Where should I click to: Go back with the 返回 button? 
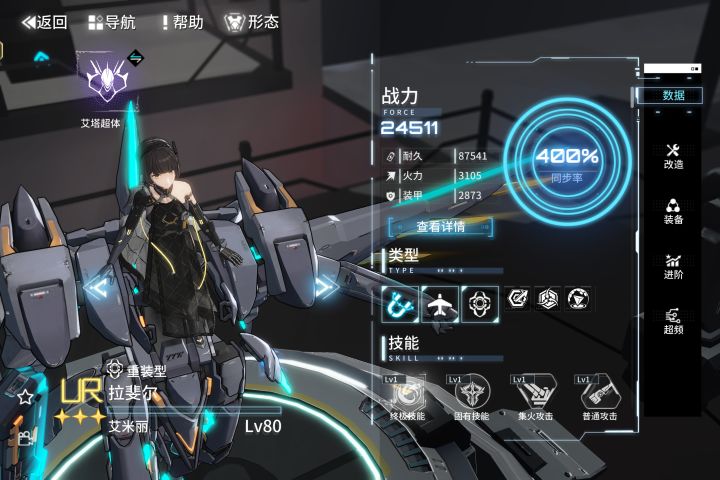coord(45,22)
